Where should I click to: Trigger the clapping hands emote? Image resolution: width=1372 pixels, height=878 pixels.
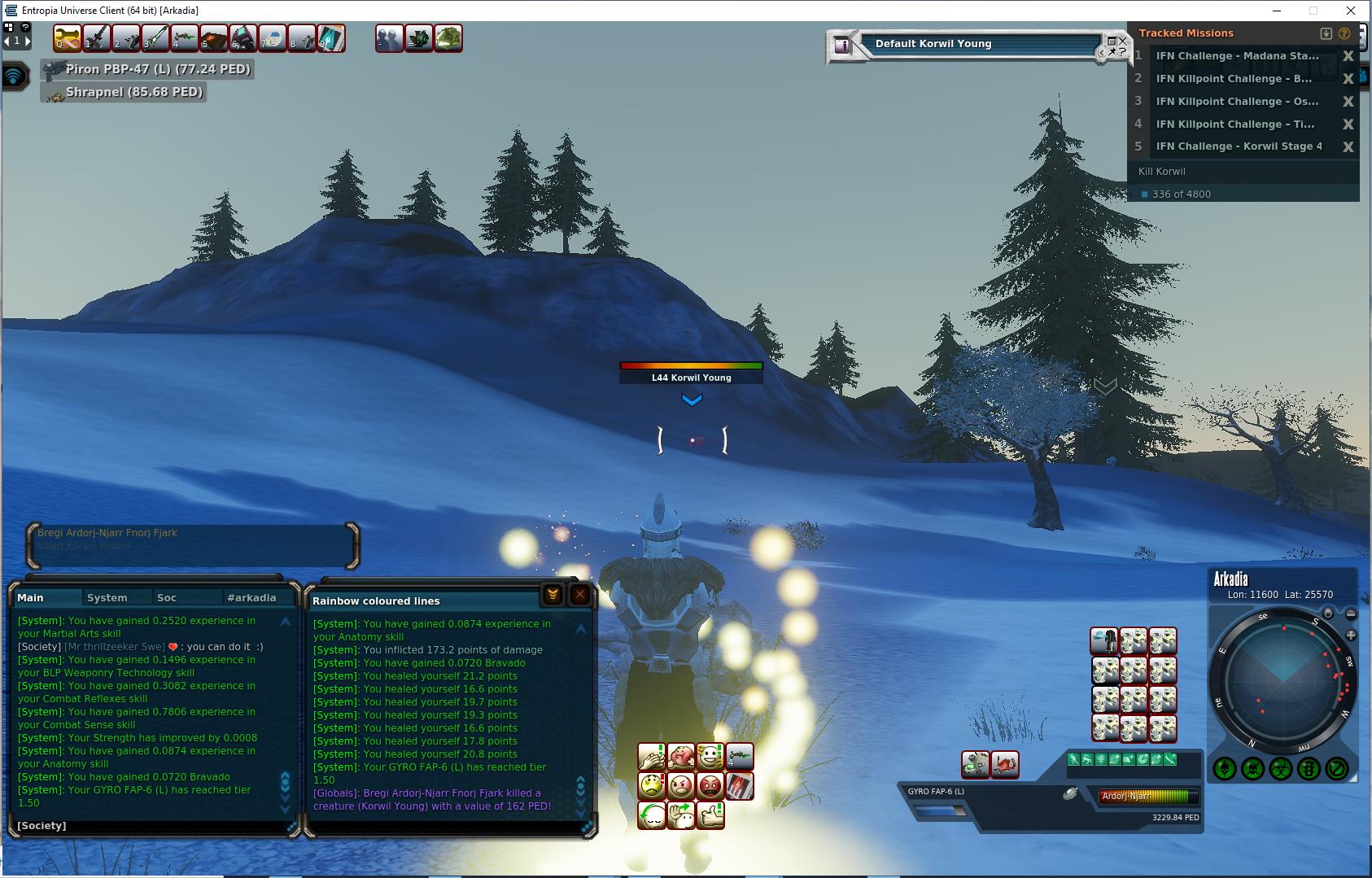651,758
